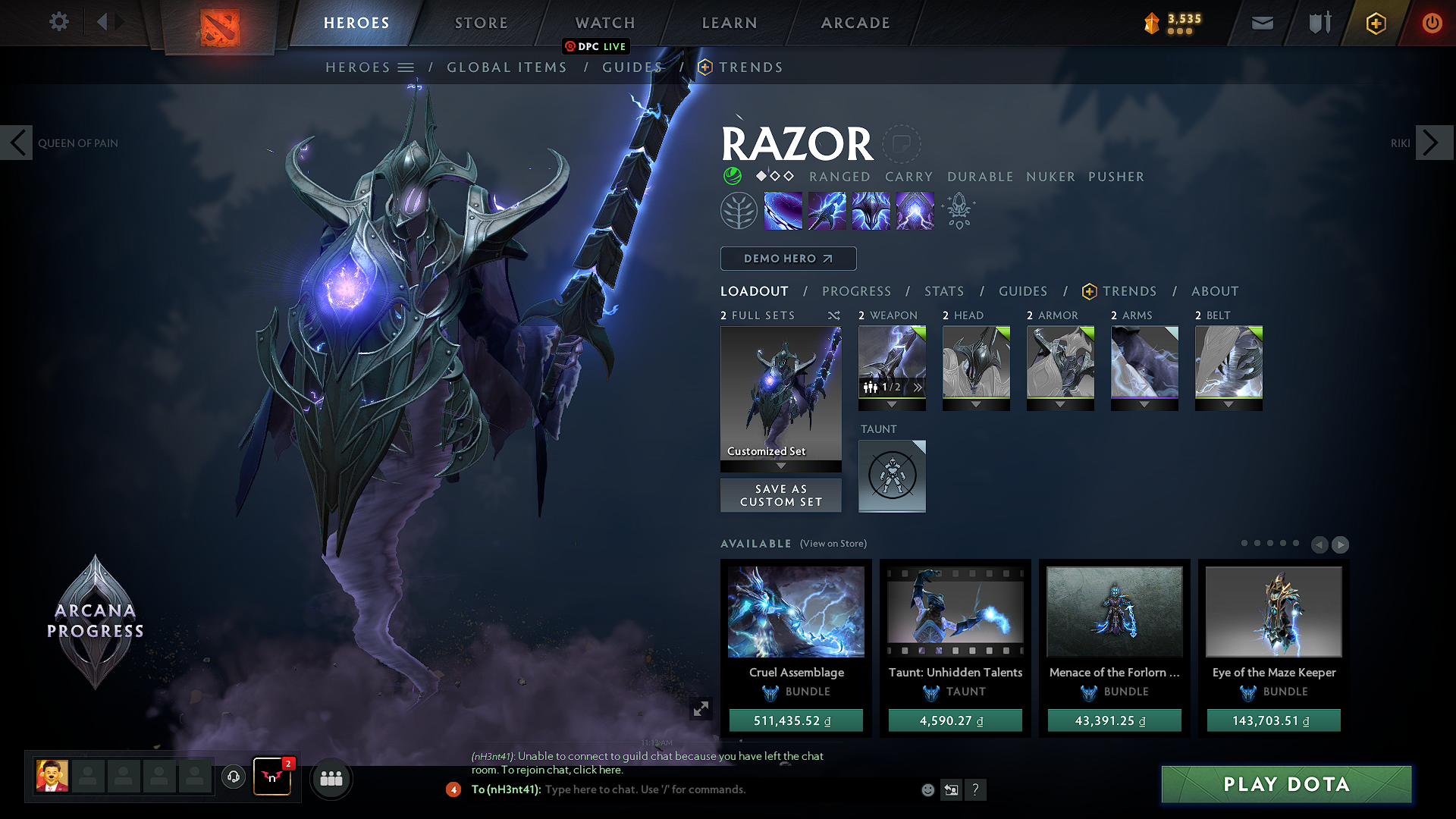The width and height of the screenshot is (1456, 819).
Task: Open the GLOBAL ITEMS section
Action: 507,67
